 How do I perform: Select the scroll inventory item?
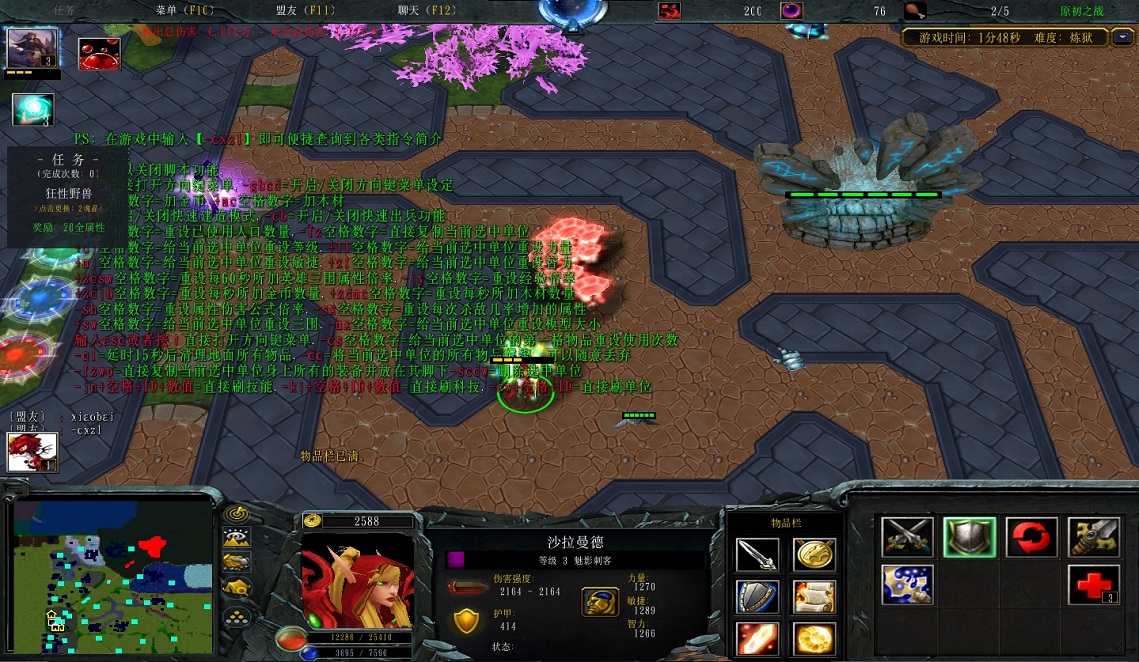click(814, 597)
